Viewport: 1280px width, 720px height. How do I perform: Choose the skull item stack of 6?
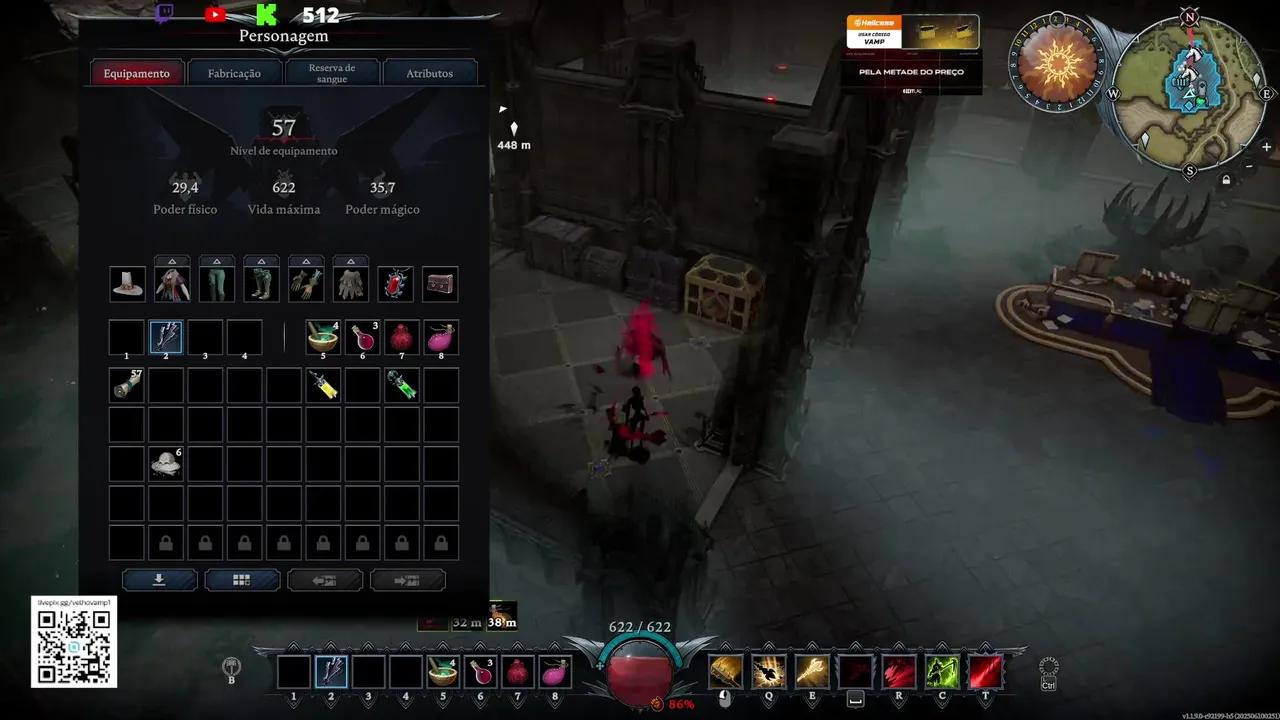pos(166,463)
